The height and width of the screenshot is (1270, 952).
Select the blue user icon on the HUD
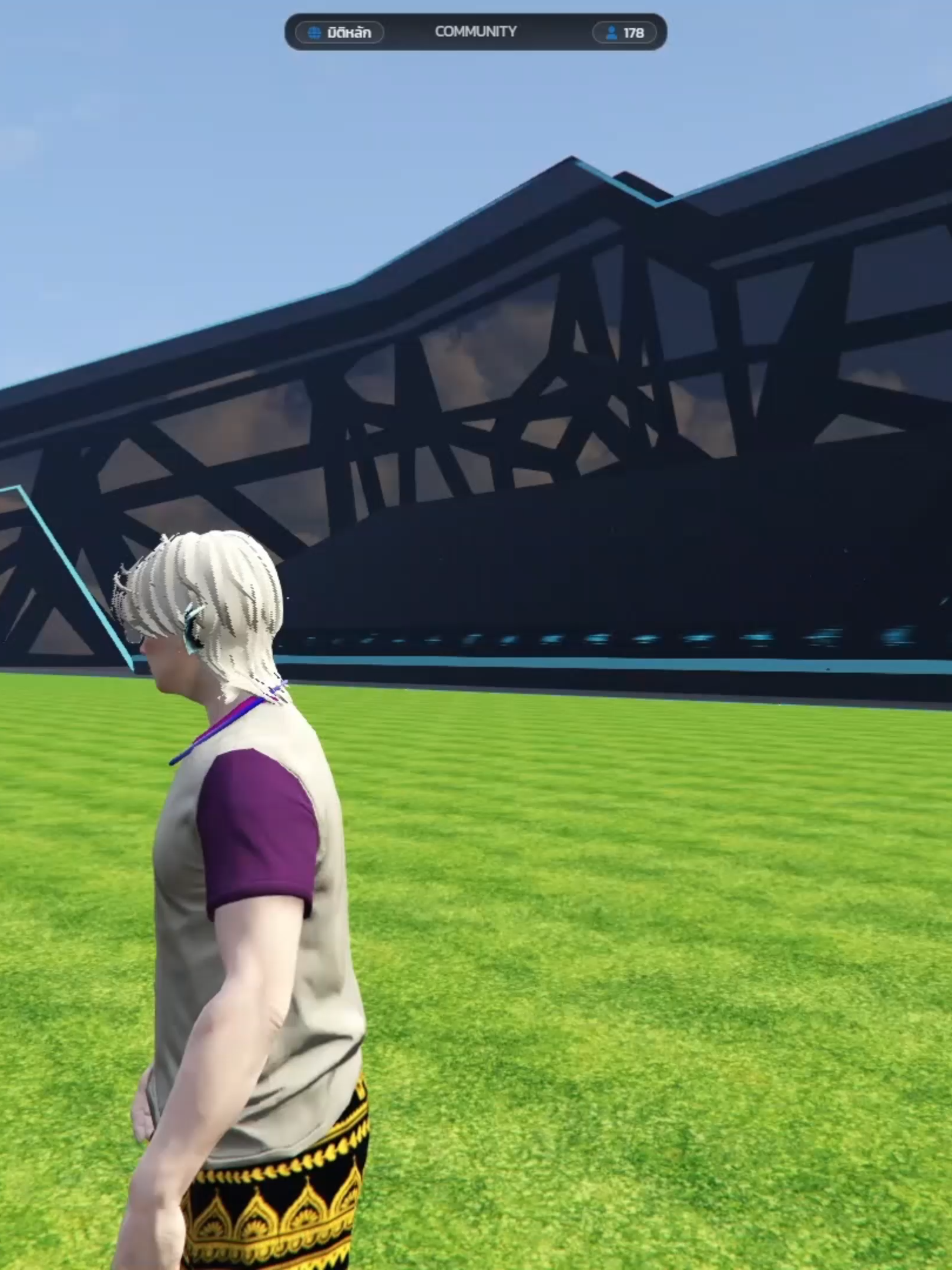tap(611, 32)
